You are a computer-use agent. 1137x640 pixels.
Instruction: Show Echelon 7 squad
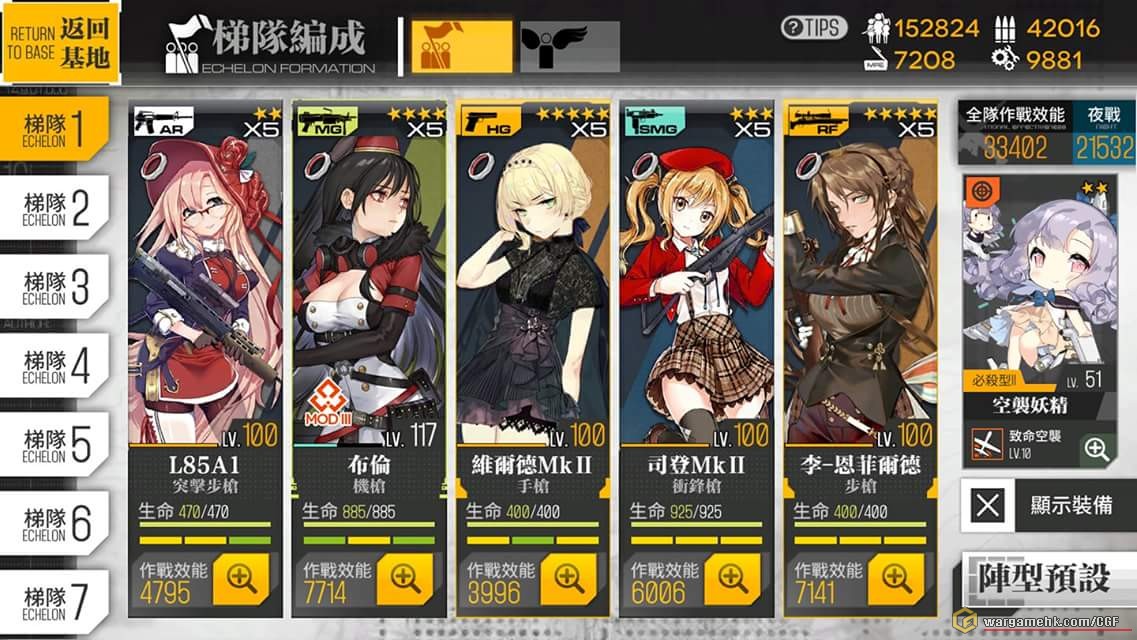(58, 601)
